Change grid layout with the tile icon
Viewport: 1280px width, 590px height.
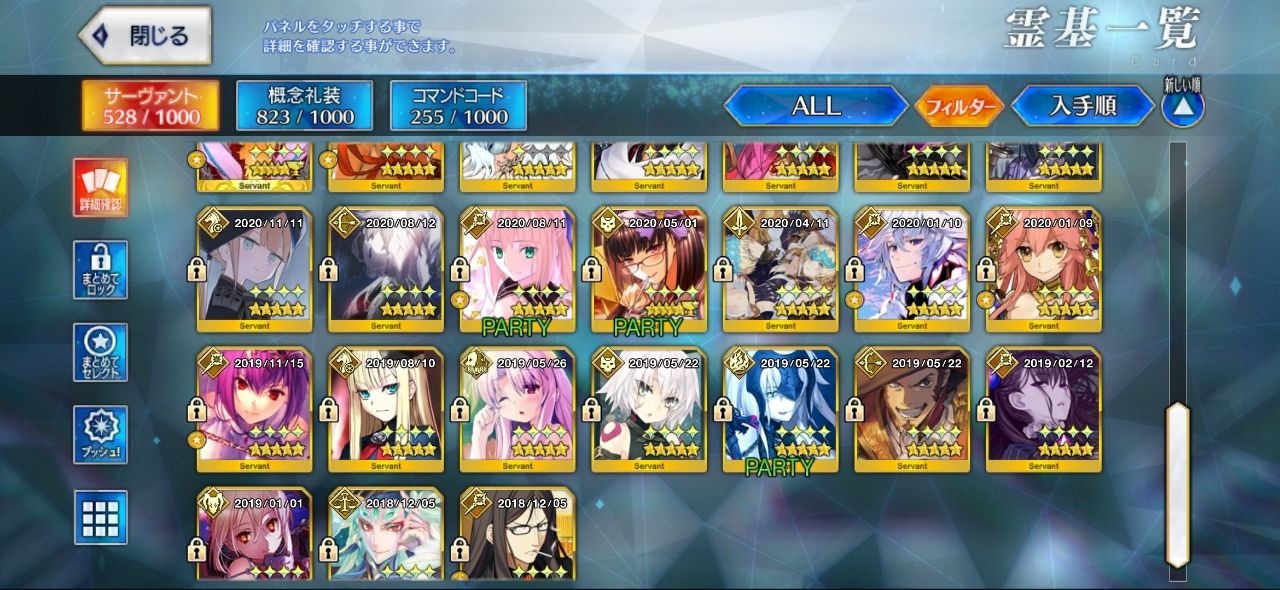(101, 516)
